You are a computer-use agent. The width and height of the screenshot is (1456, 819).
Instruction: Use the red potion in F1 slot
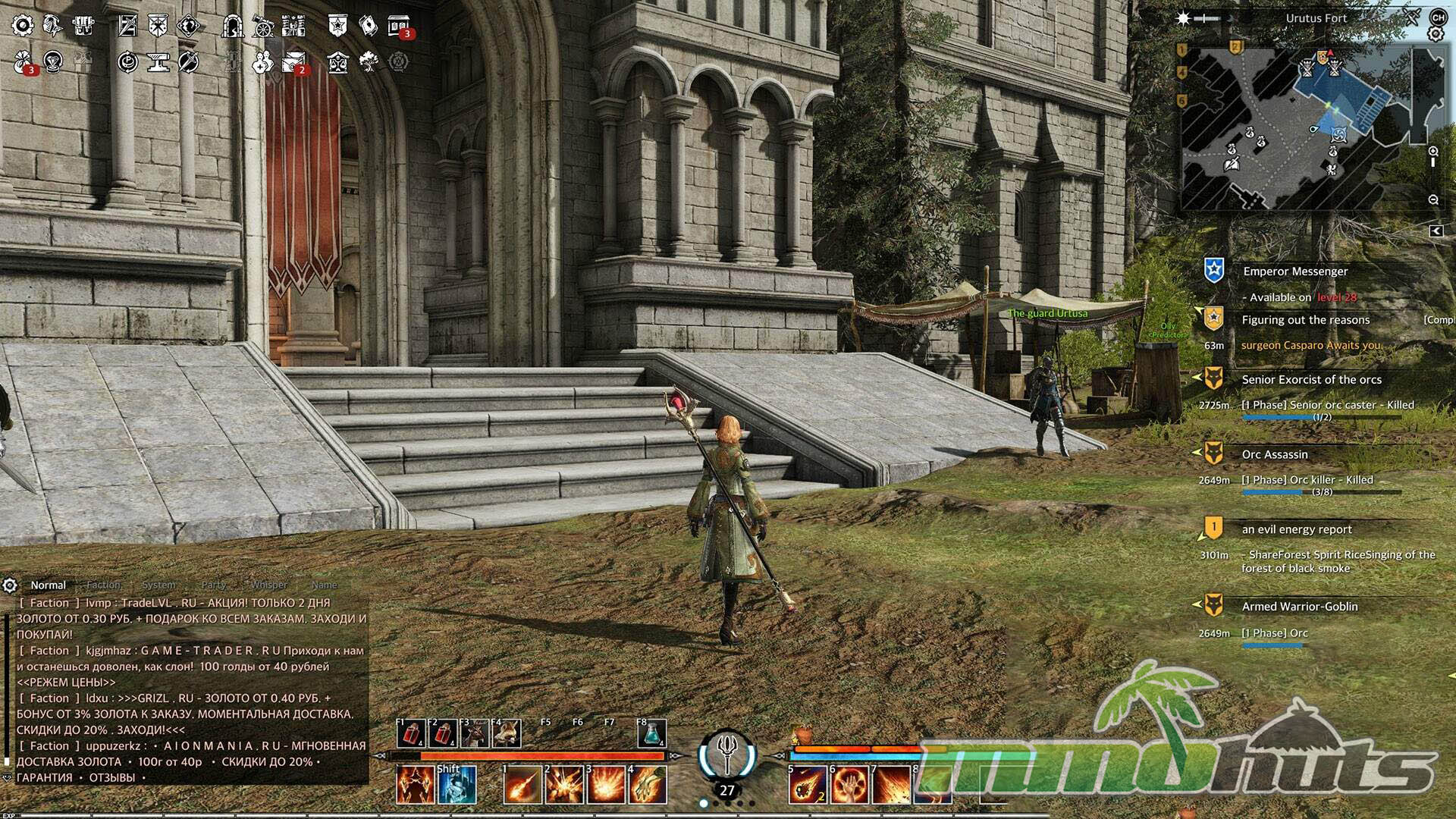pos(412,733)
